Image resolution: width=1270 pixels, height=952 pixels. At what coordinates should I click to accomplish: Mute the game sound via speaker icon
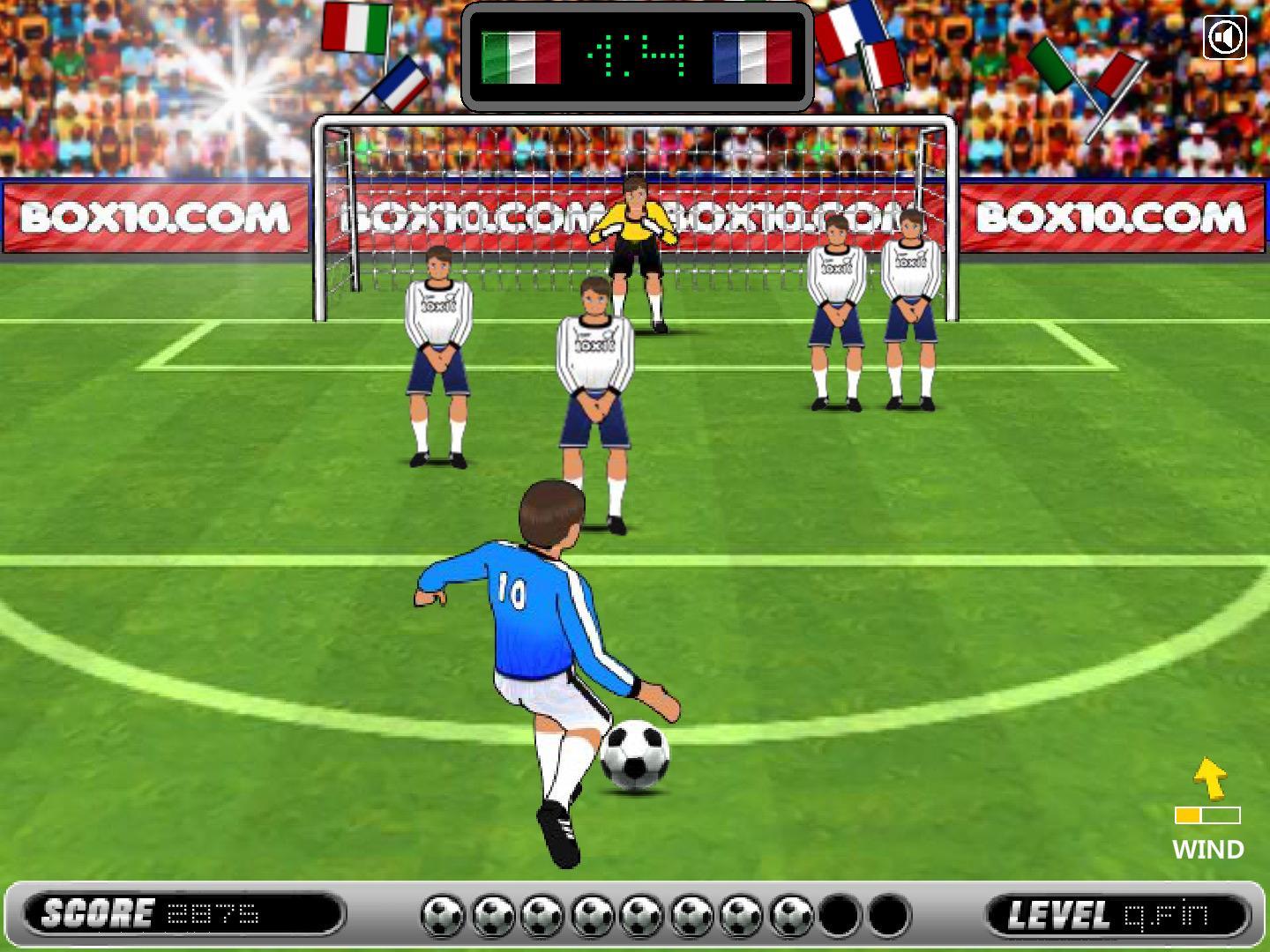pos(1225,37)
